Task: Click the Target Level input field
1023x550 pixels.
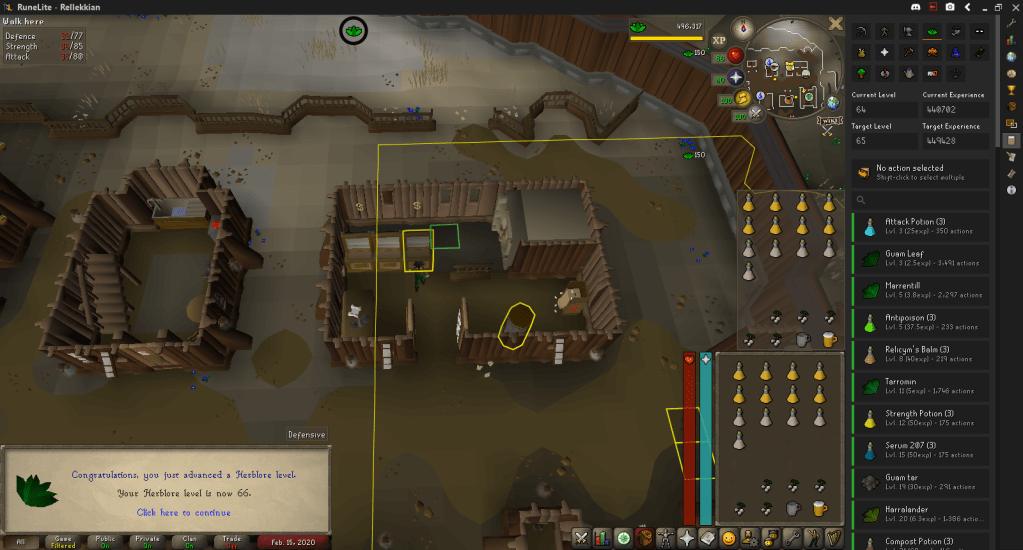Action: tap(884, 141)
